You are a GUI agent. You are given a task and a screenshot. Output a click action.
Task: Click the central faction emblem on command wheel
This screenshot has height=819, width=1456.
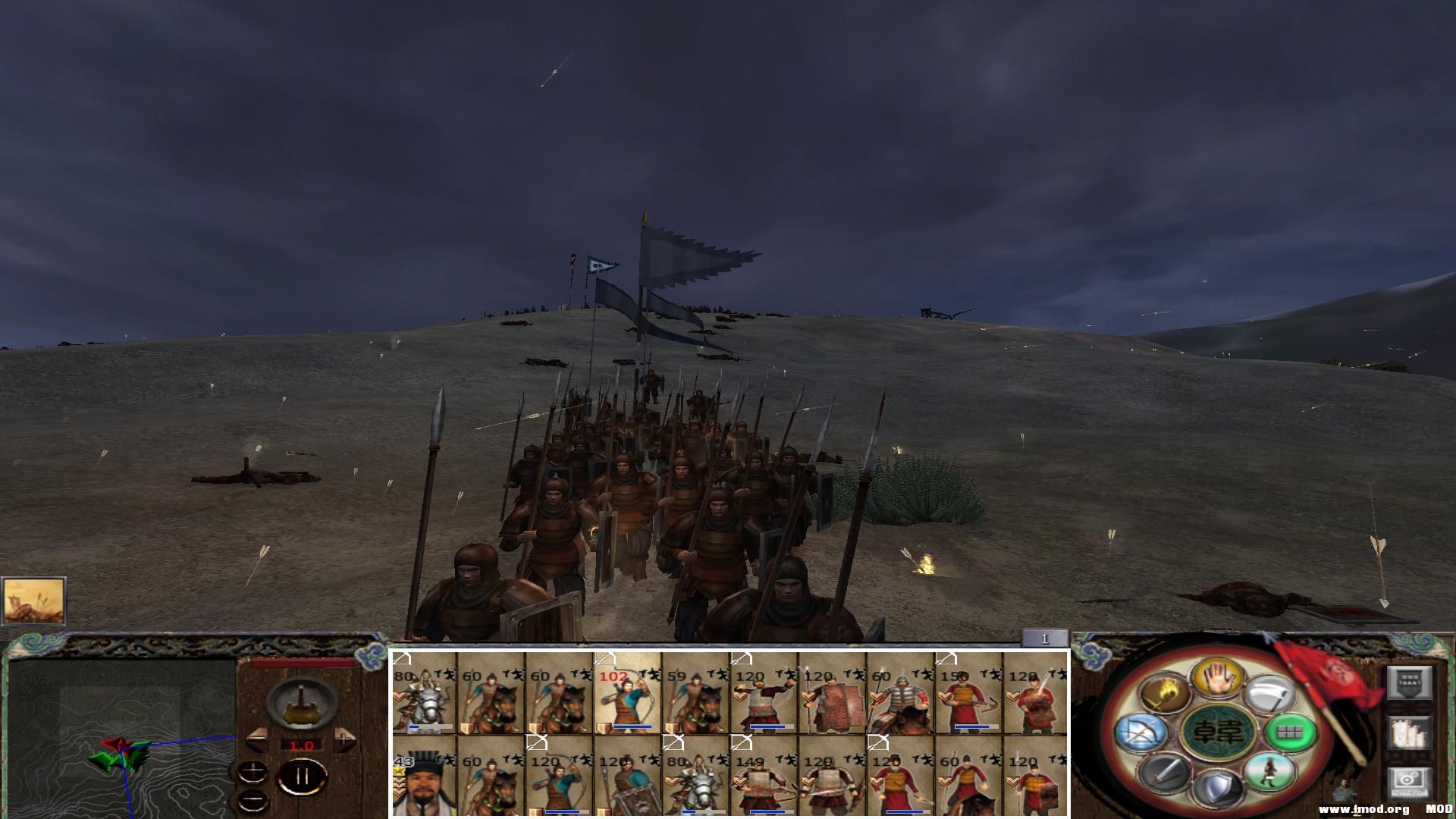(x=1217, y=733)
